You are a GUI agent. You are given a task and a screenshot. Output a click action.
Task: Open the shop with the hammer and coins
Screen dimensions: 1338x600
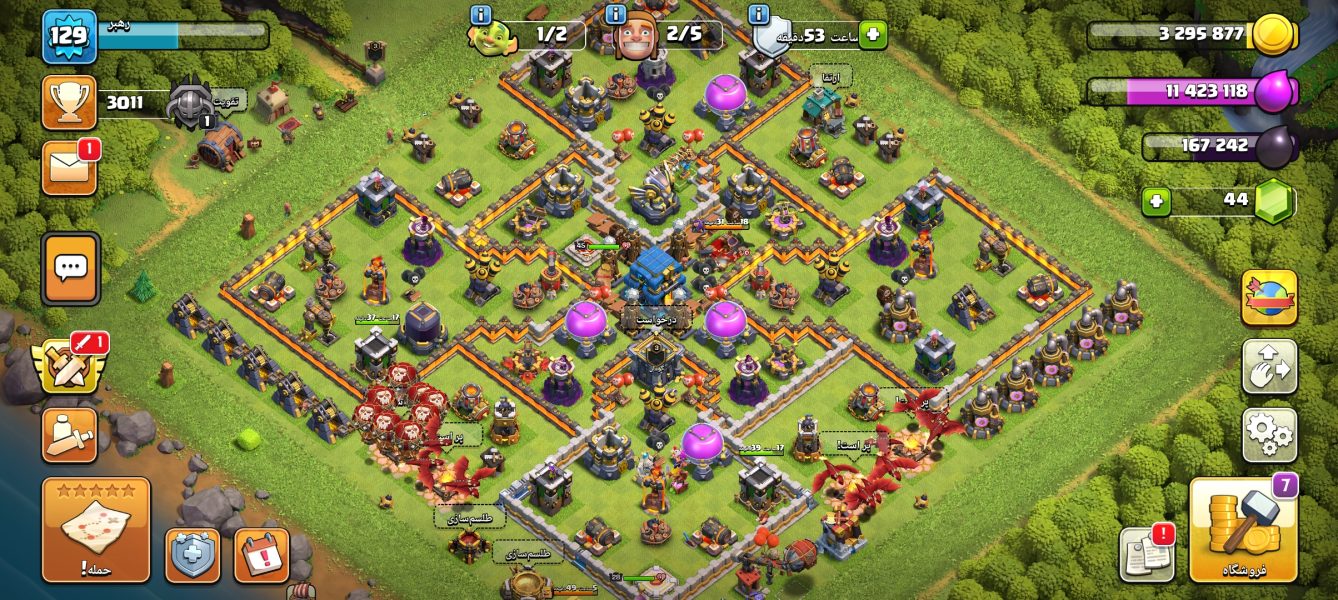pyautogui.click(x=1243, y=530)
